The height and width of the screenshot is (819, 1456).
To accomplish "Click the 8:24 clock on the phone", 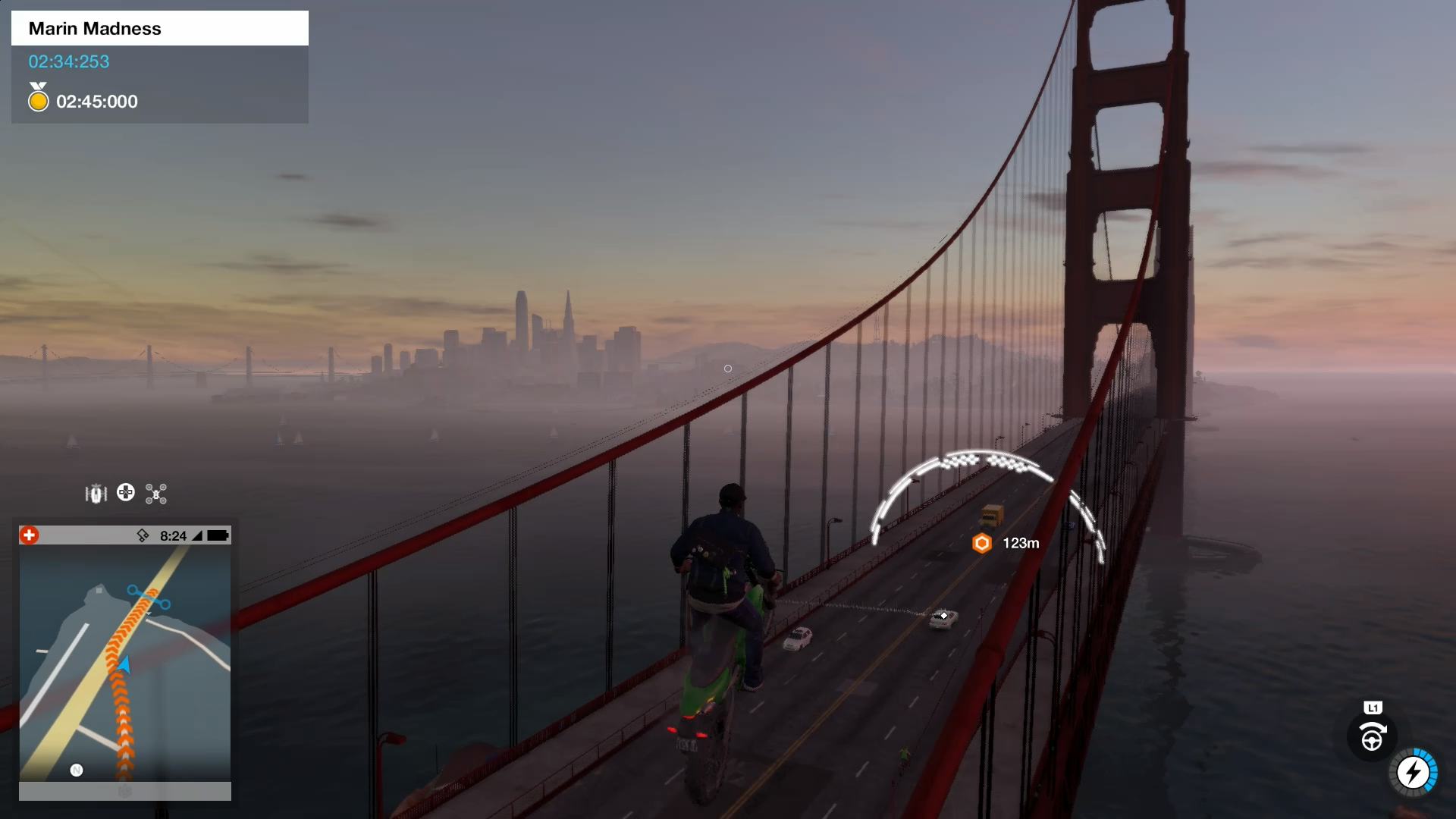I will (x=173, y=536).
